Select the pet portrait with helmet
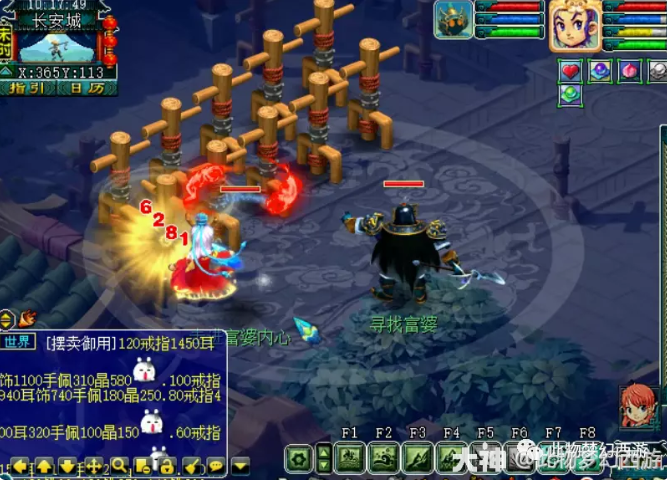The width and height of the screenshot is (667, 480). pos(454,20)
